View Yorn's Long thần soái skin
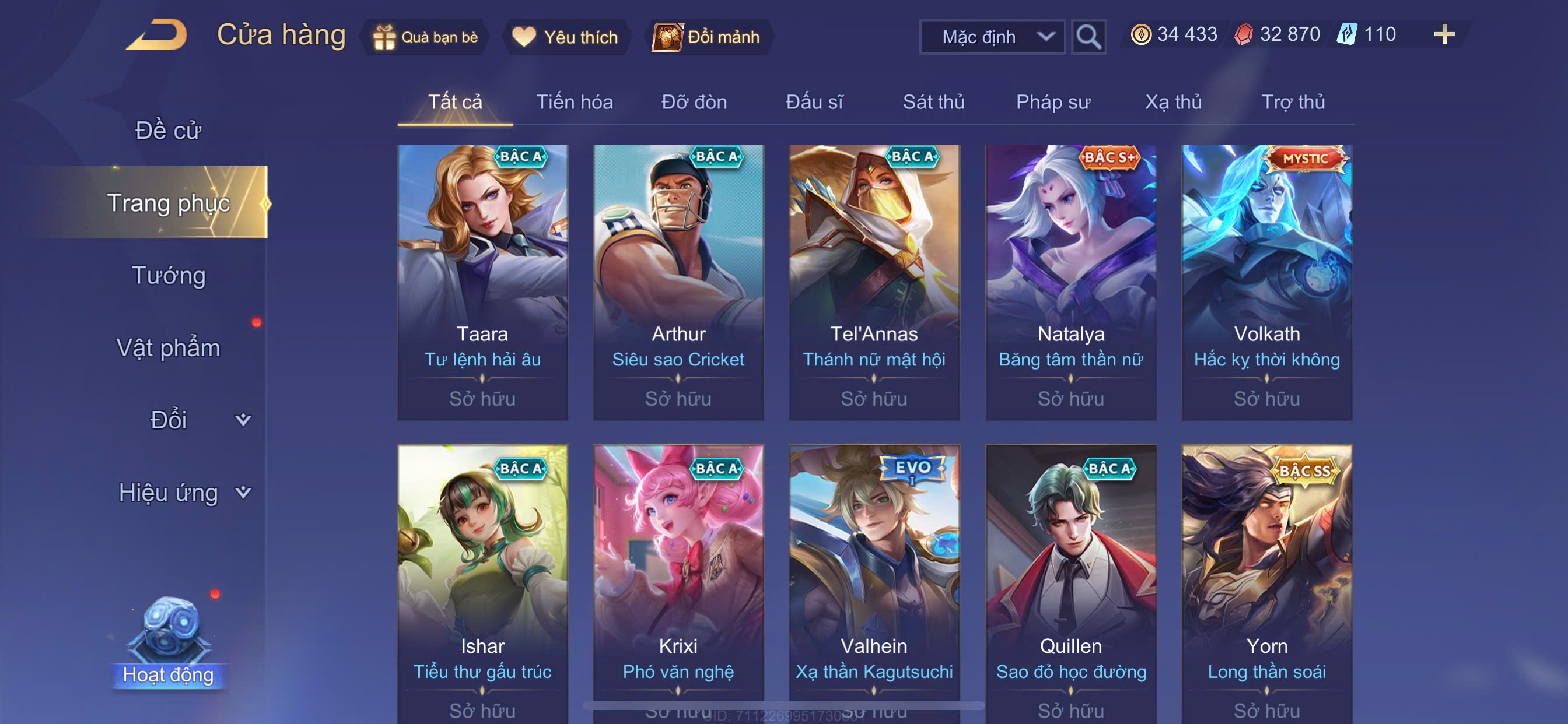Image resolution: width=1568 pixels, height=724 pixels. [1266, 578]
